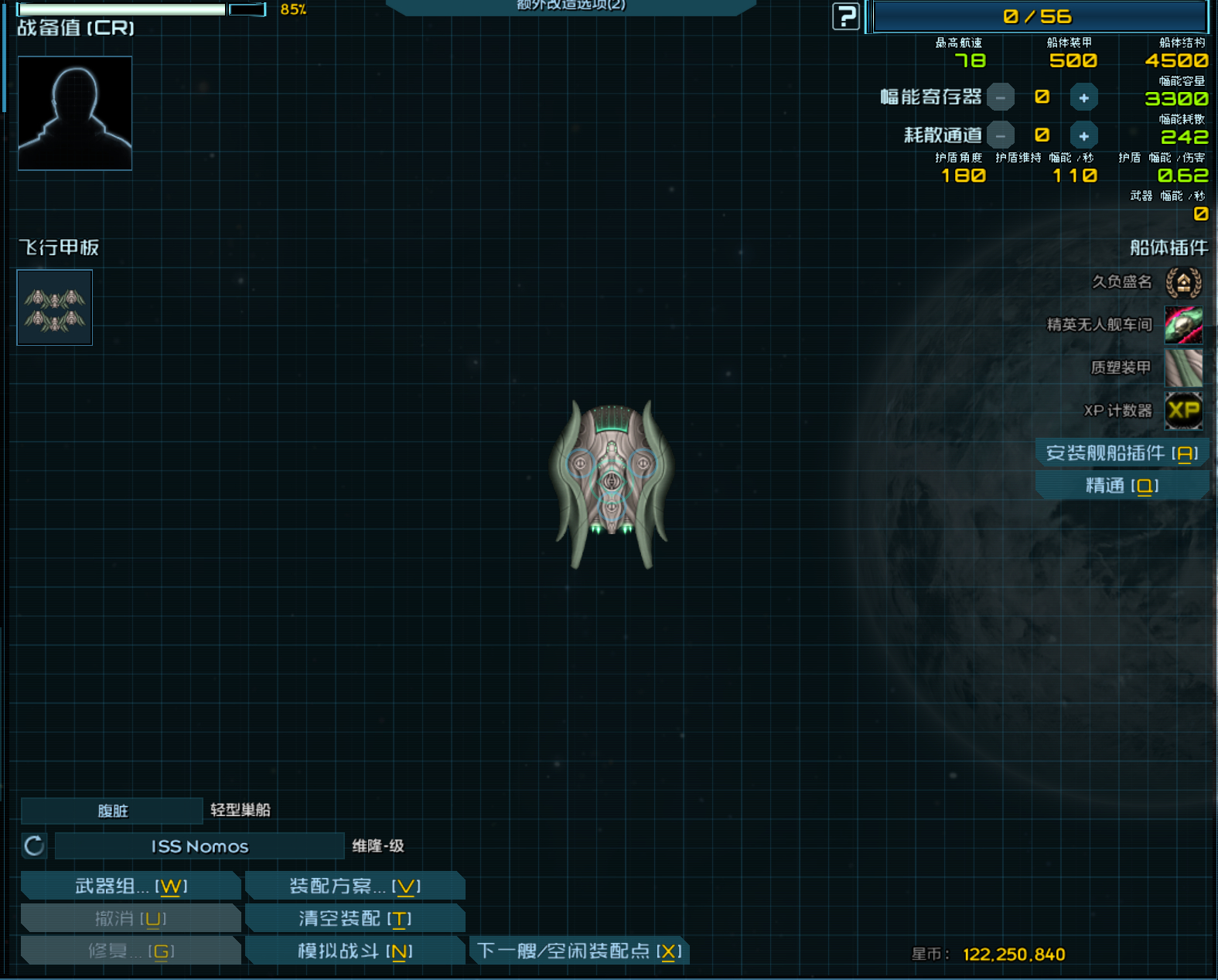
Task: Start 模拟战斗 simulation
Action: tap(355, 951)
